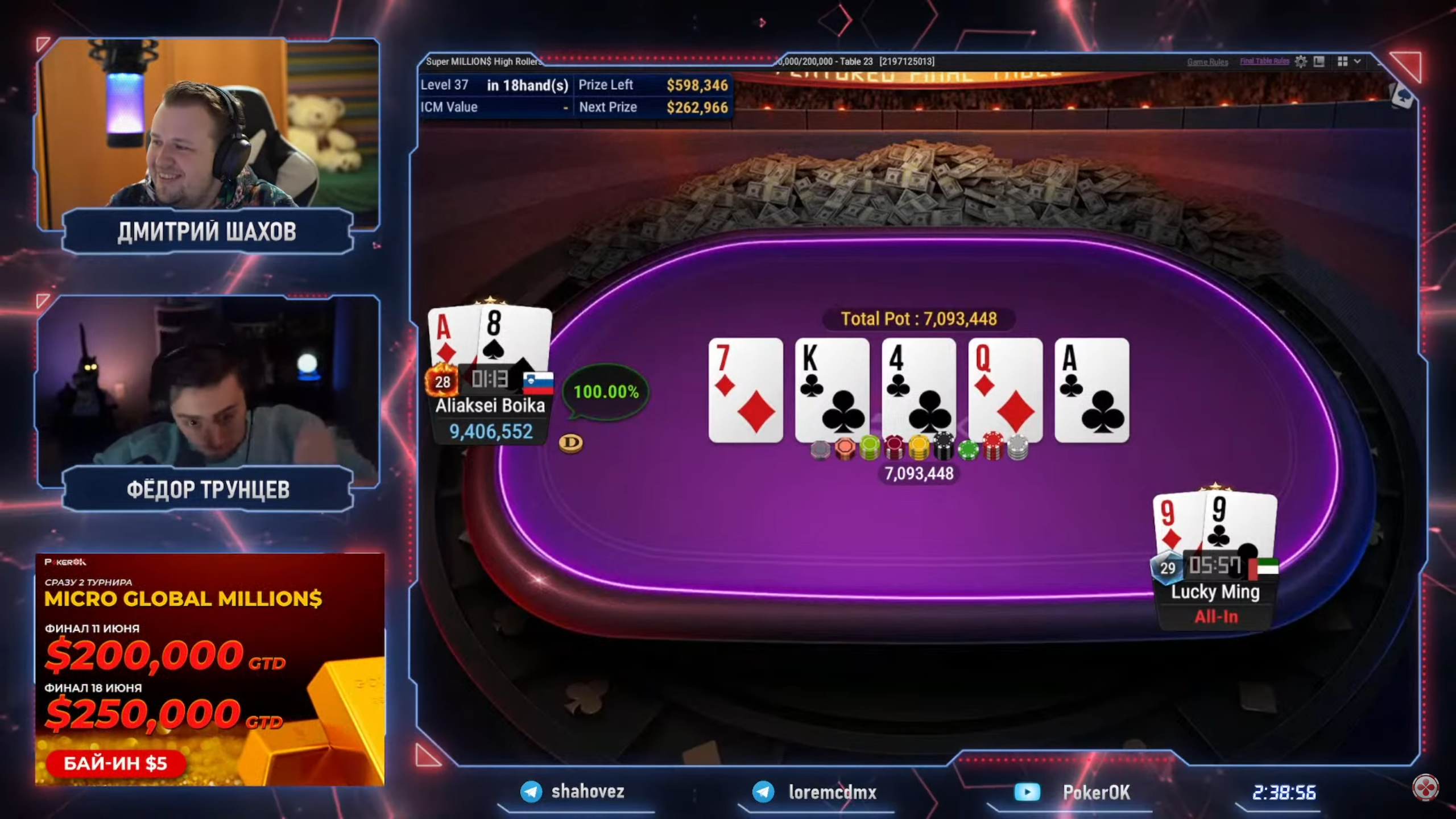Image resolution: width=1456 pixels, height=819 pixels.
Task: Open the four-square table grid view
Action: tap(1342, 61)
